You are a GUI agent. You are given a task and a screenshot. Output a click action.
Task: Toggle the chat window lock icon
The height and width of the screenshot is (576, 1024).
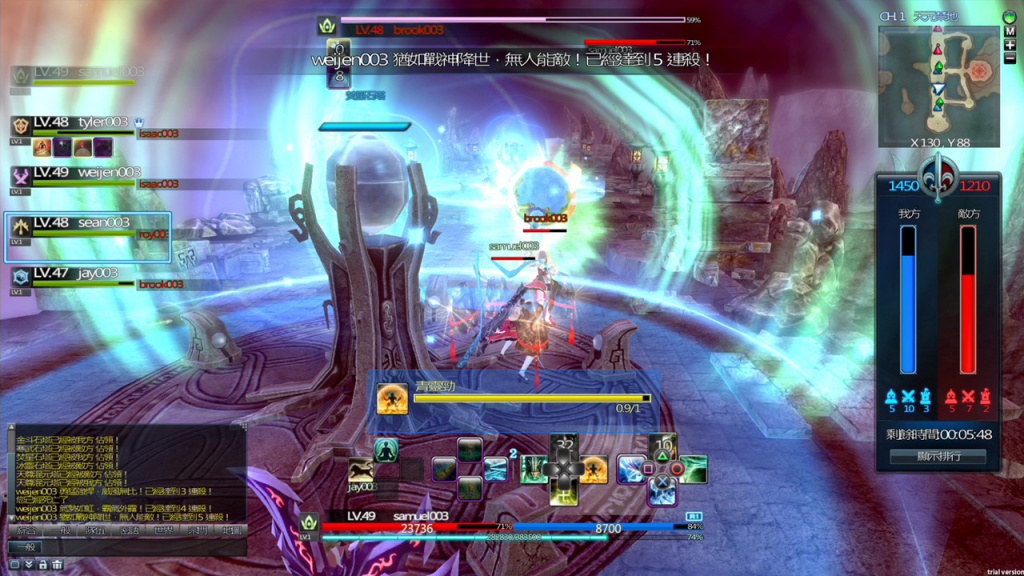[43, 565]
